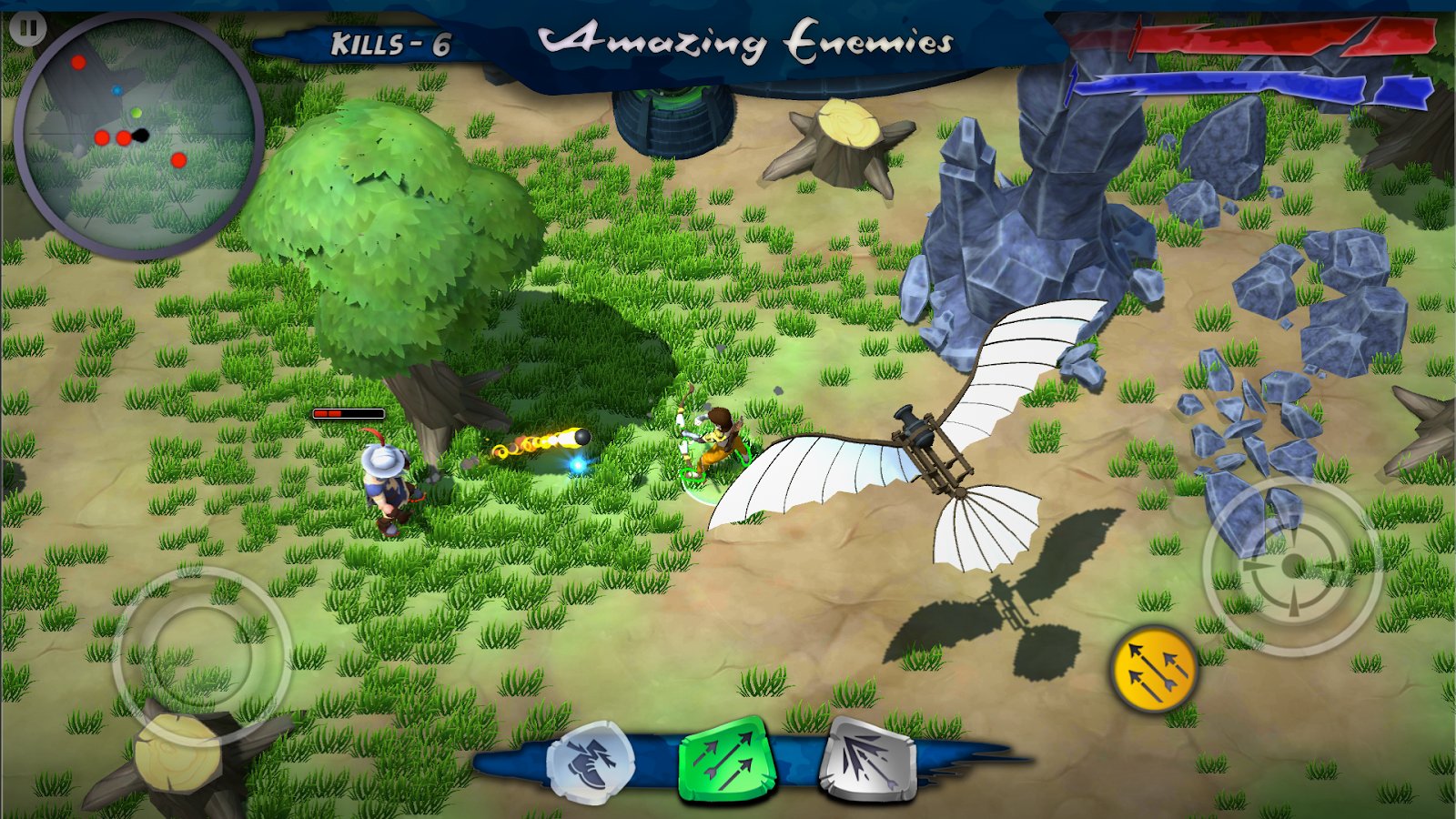Select the green triple-arrow ability
The image size is (1456, 819).
pyautogui.click(x=725, y=759)
